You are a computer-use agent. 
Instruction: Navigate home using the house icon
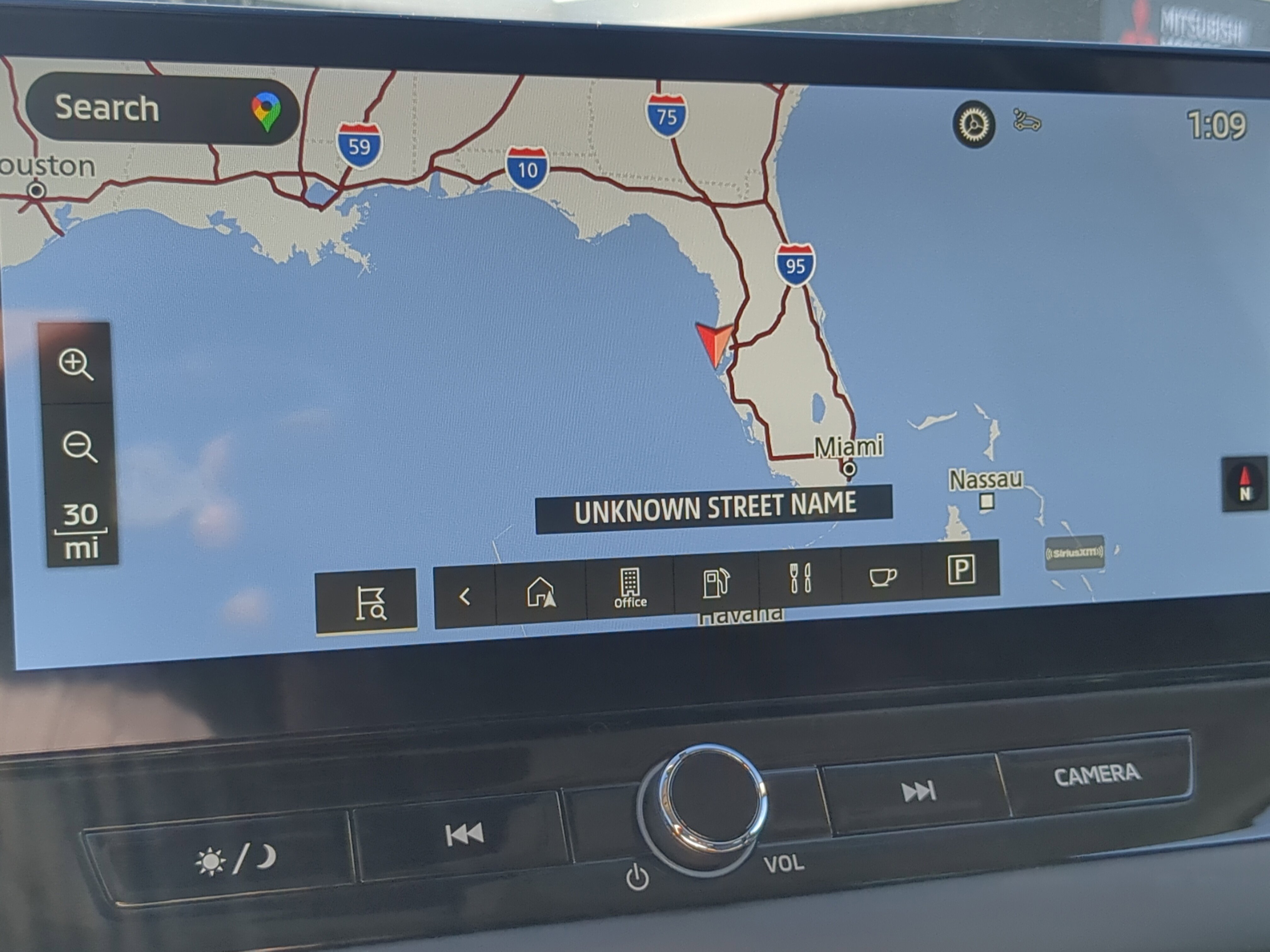541,592
